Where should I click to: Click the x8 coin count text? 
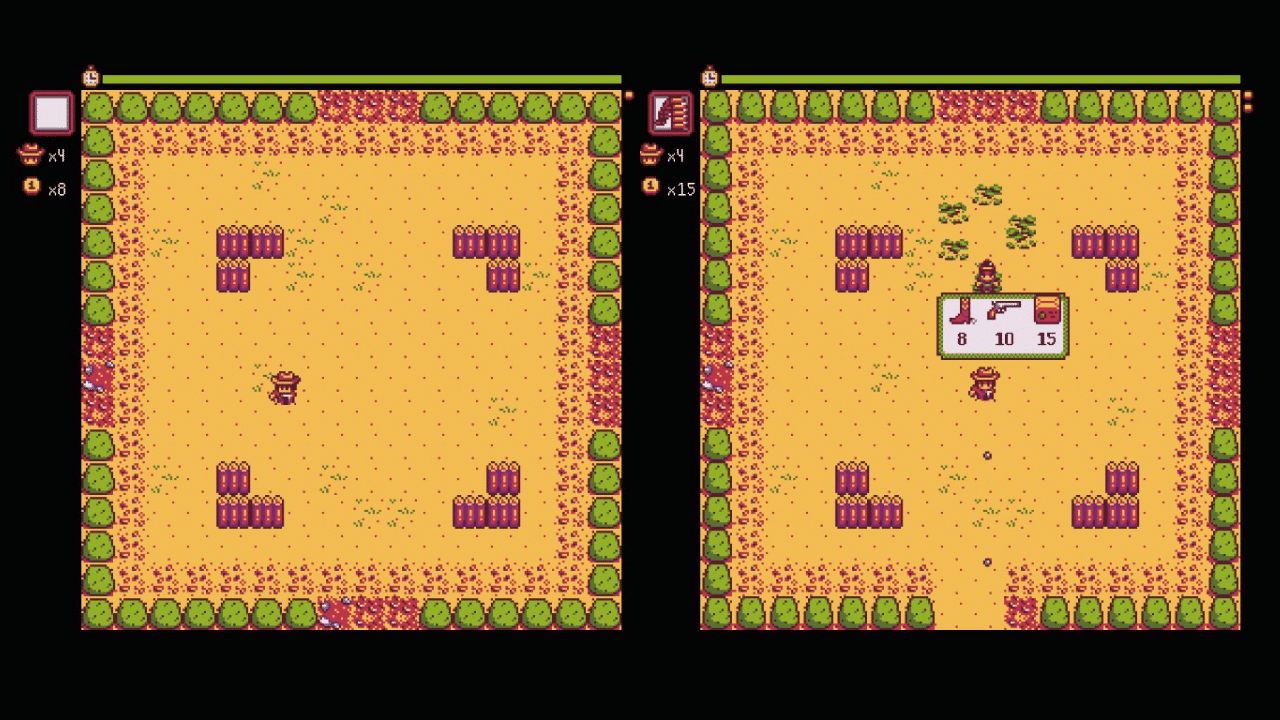56,190
